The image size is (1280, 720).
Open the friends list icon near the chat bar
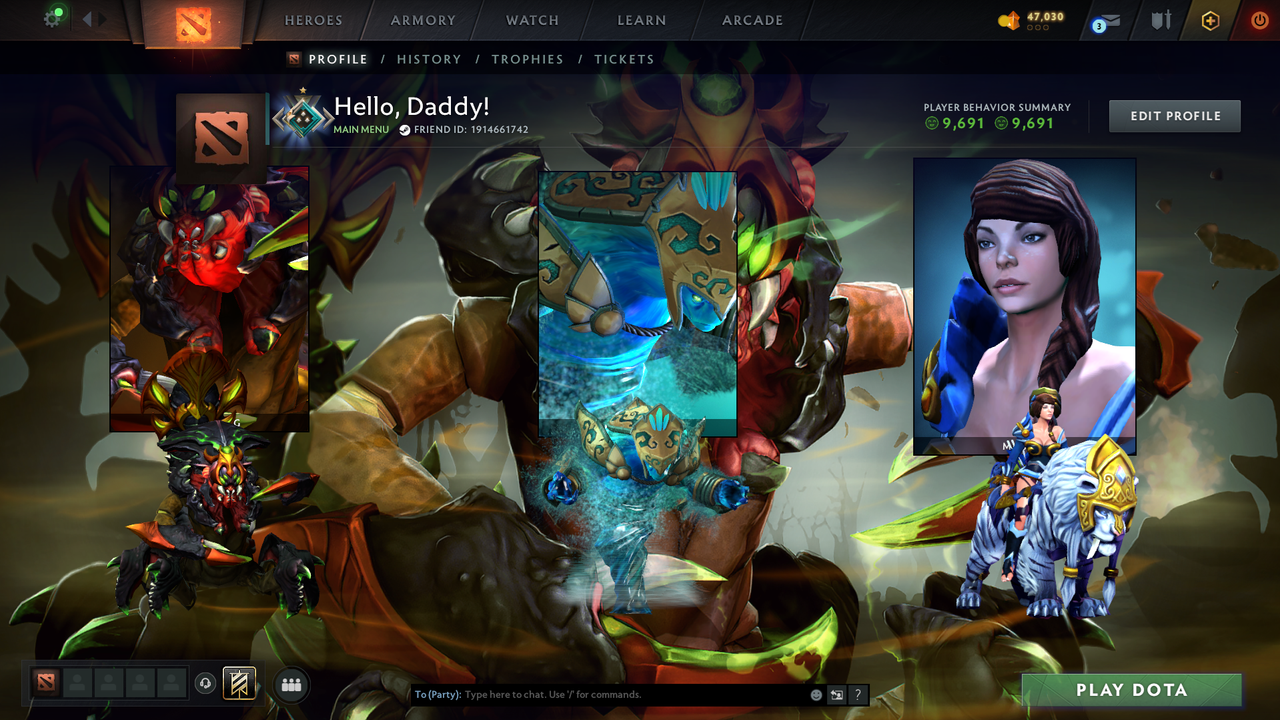pos(291,685)
